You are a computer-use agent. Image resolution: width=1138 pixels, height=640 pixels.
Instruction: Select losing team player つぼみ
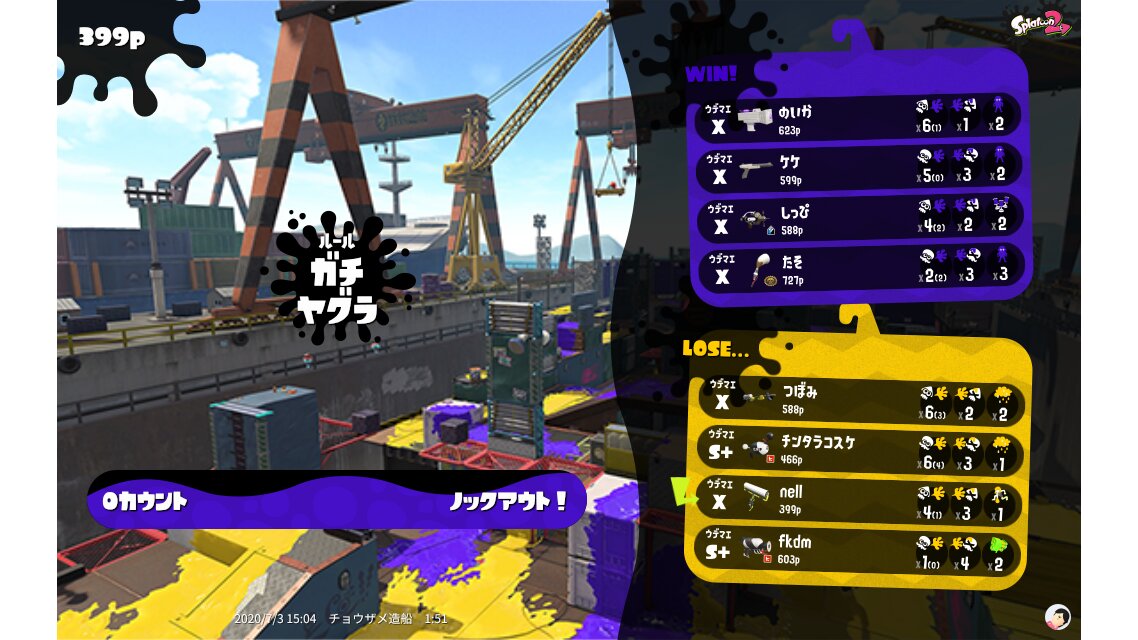point(858,399)
